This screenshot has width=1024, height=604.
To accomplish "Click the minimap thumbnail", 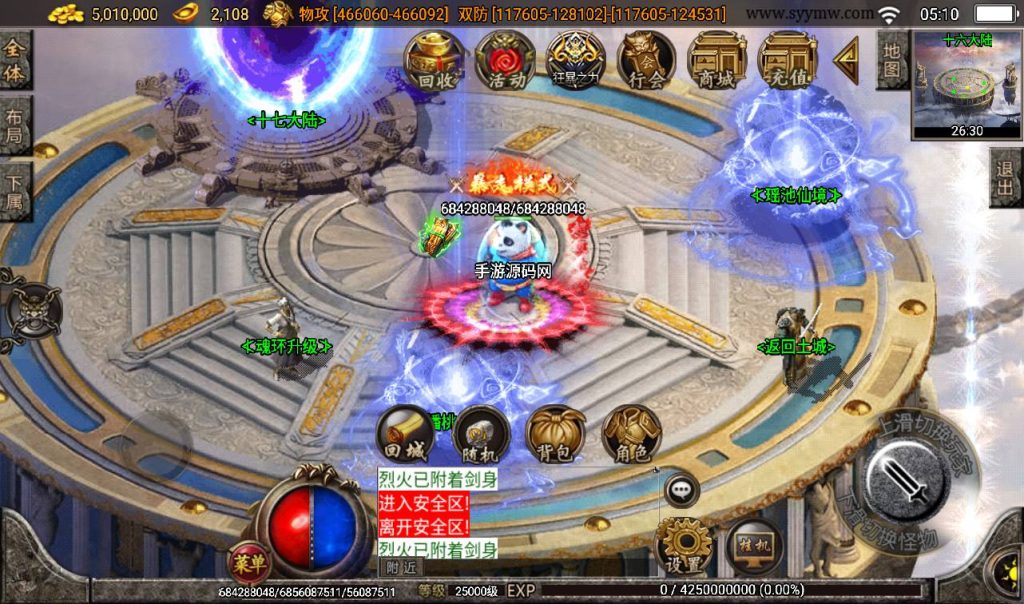I will (966, 86).
